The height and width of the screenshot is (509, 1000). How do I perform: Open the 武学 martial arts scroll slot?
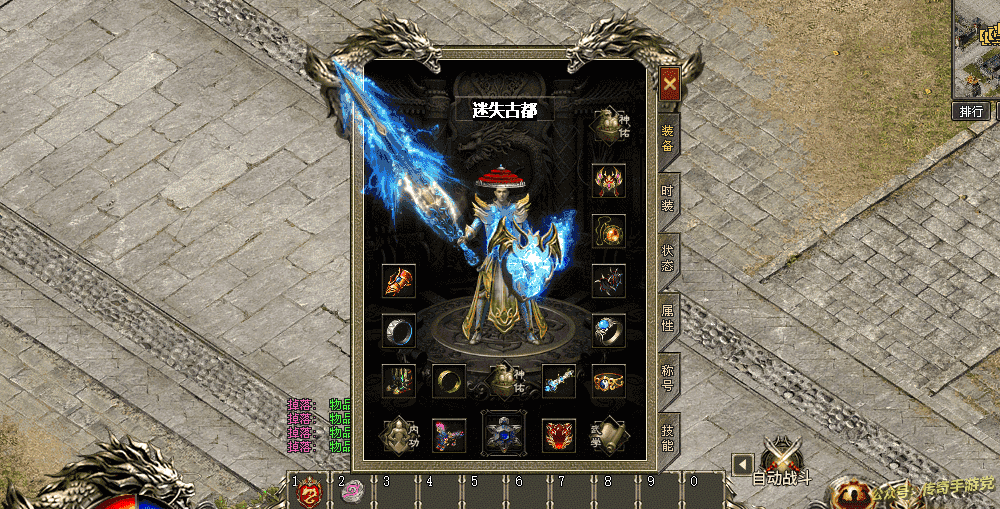click(608, 435)
